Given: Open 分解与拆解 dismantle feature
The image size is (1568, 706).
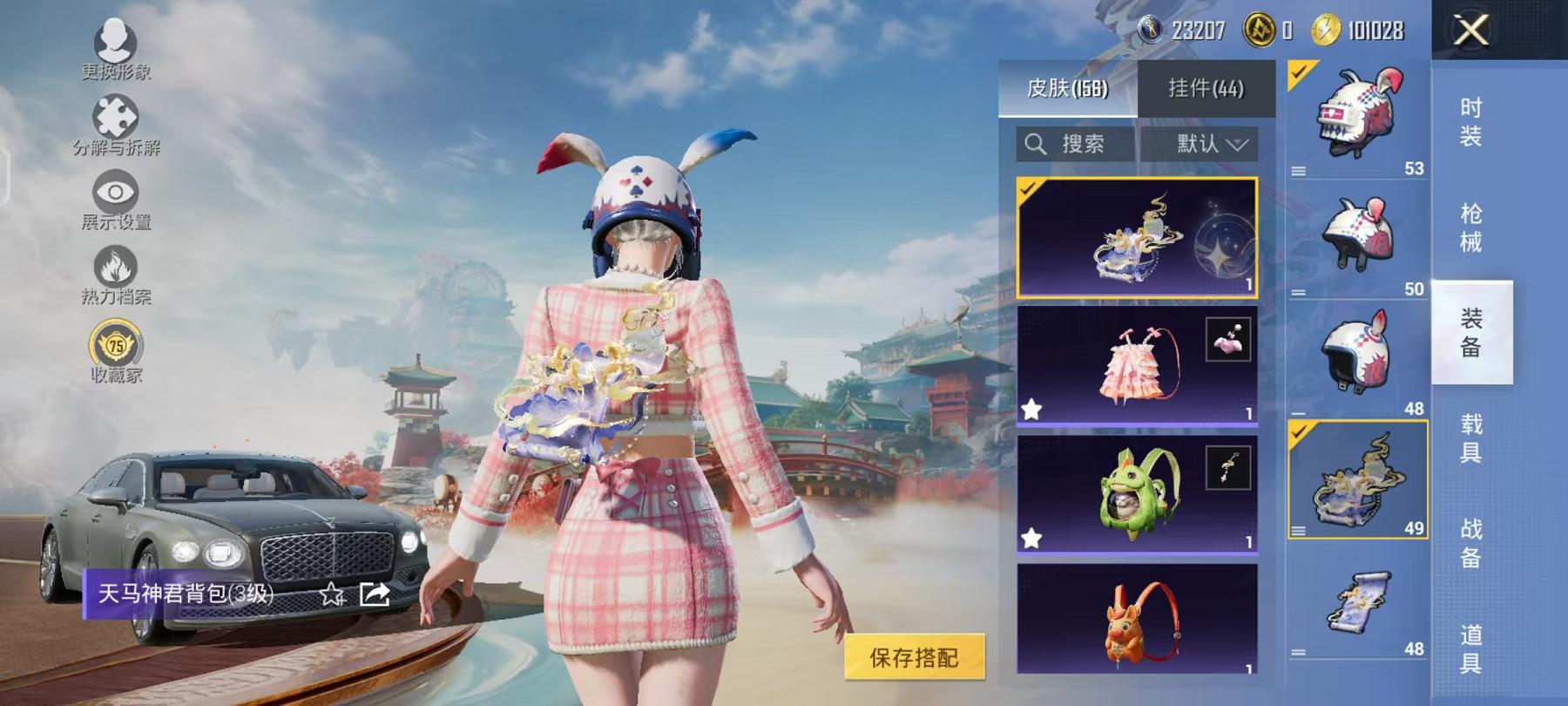Looking at the screenshot, I should coord(115,114).
